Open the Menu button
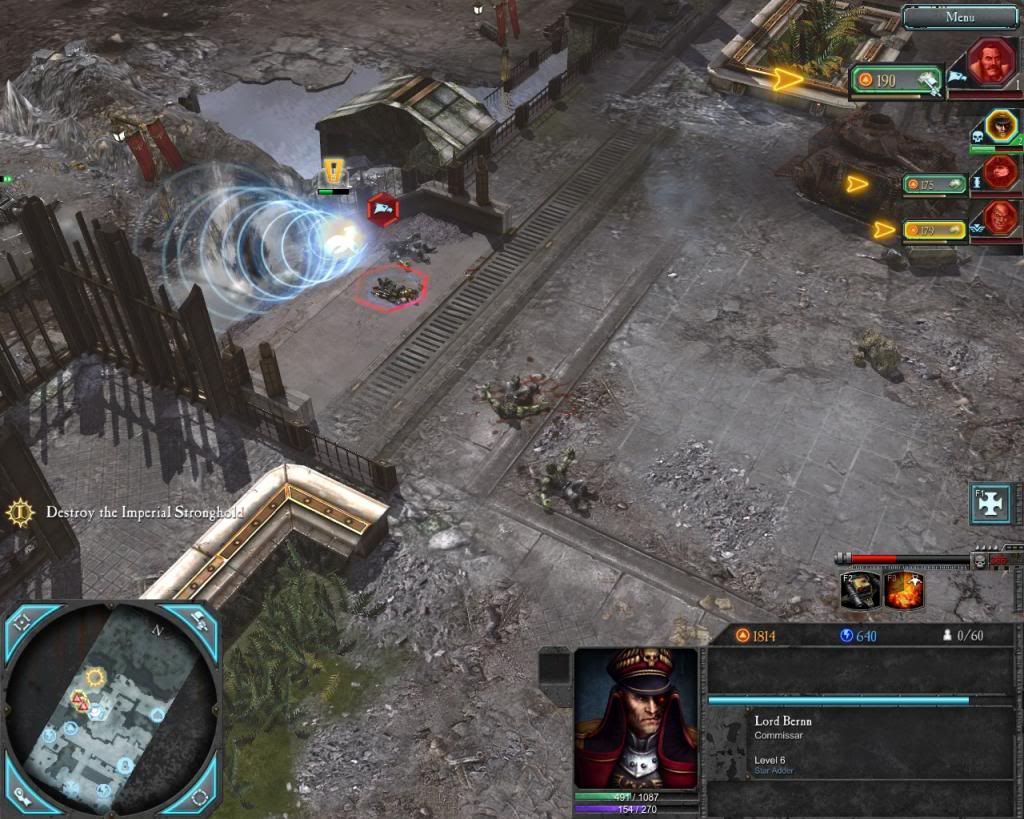Viewport: 1024px width, 819px height. (x=960, y=16)
